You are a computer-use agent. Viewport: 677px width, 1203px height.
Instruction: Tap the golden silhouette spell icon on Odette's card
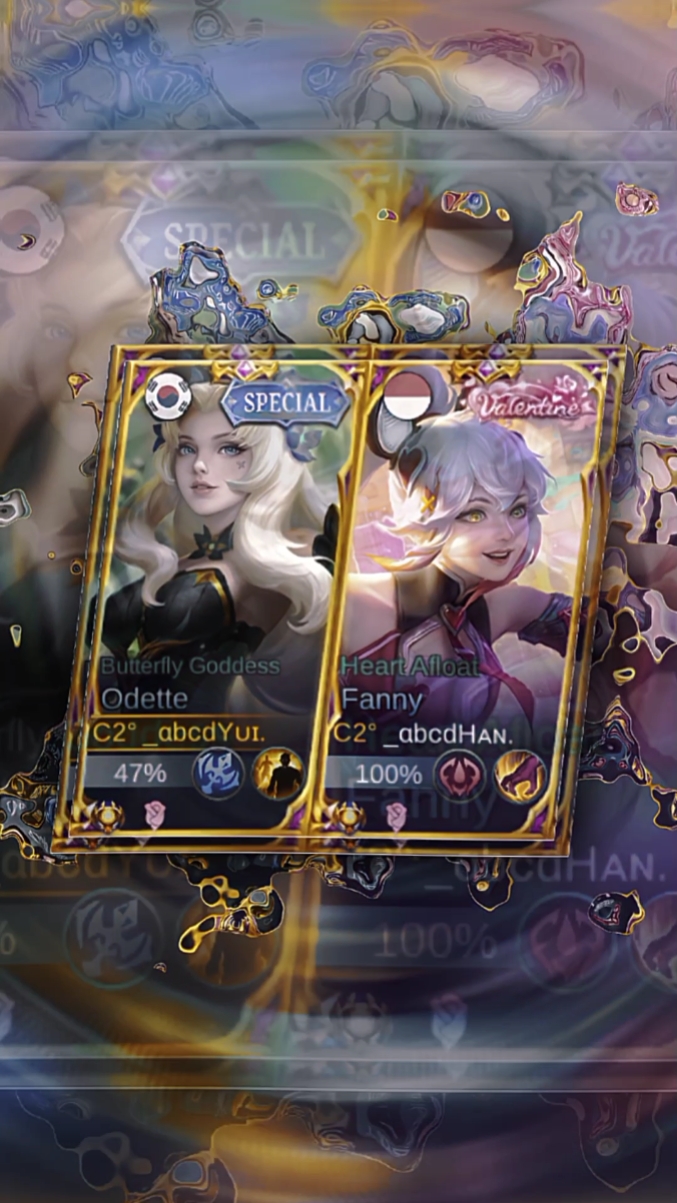278,773
